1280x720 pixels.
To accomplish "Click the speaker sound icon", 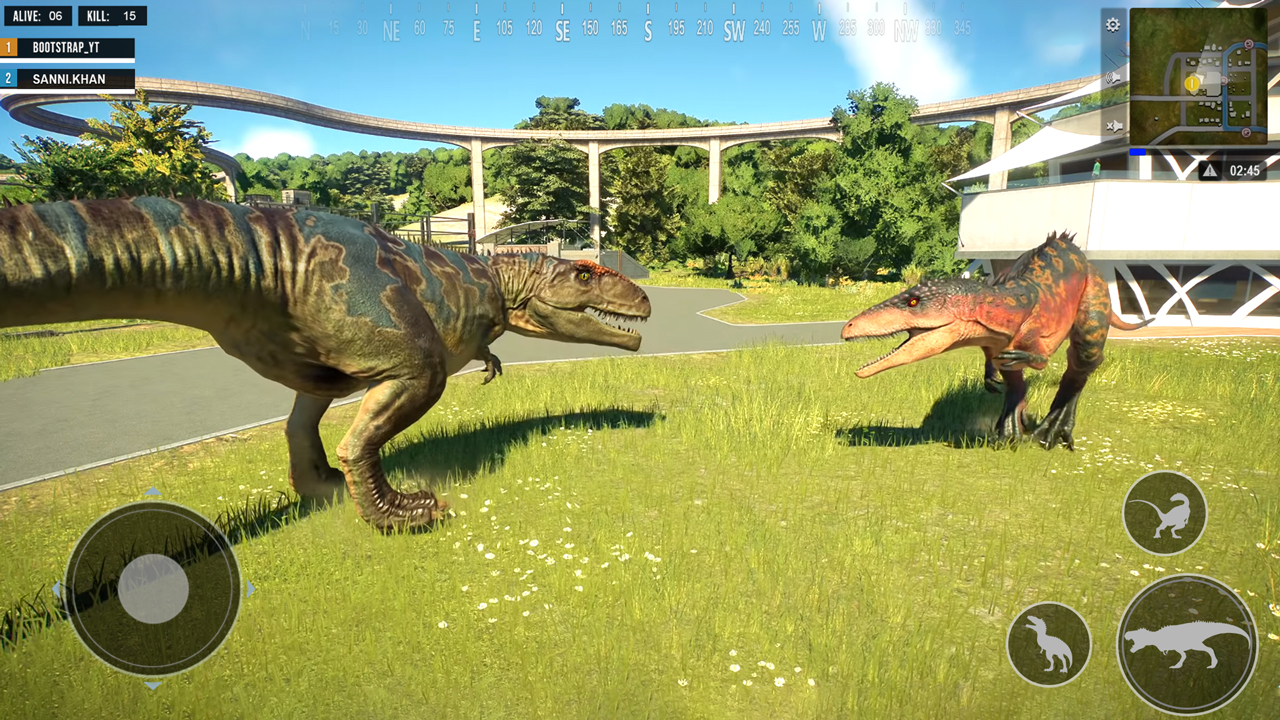I will click(x=1114, y=78).
